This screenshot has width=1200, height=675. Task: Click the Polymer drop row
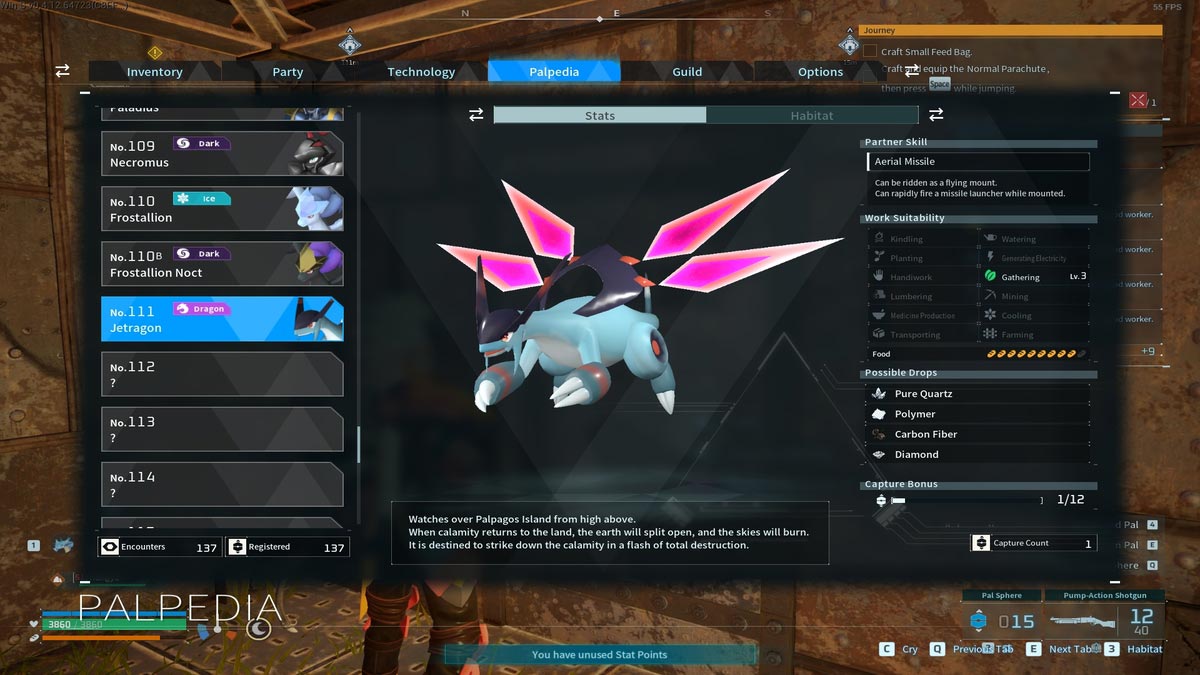(977, 414)
